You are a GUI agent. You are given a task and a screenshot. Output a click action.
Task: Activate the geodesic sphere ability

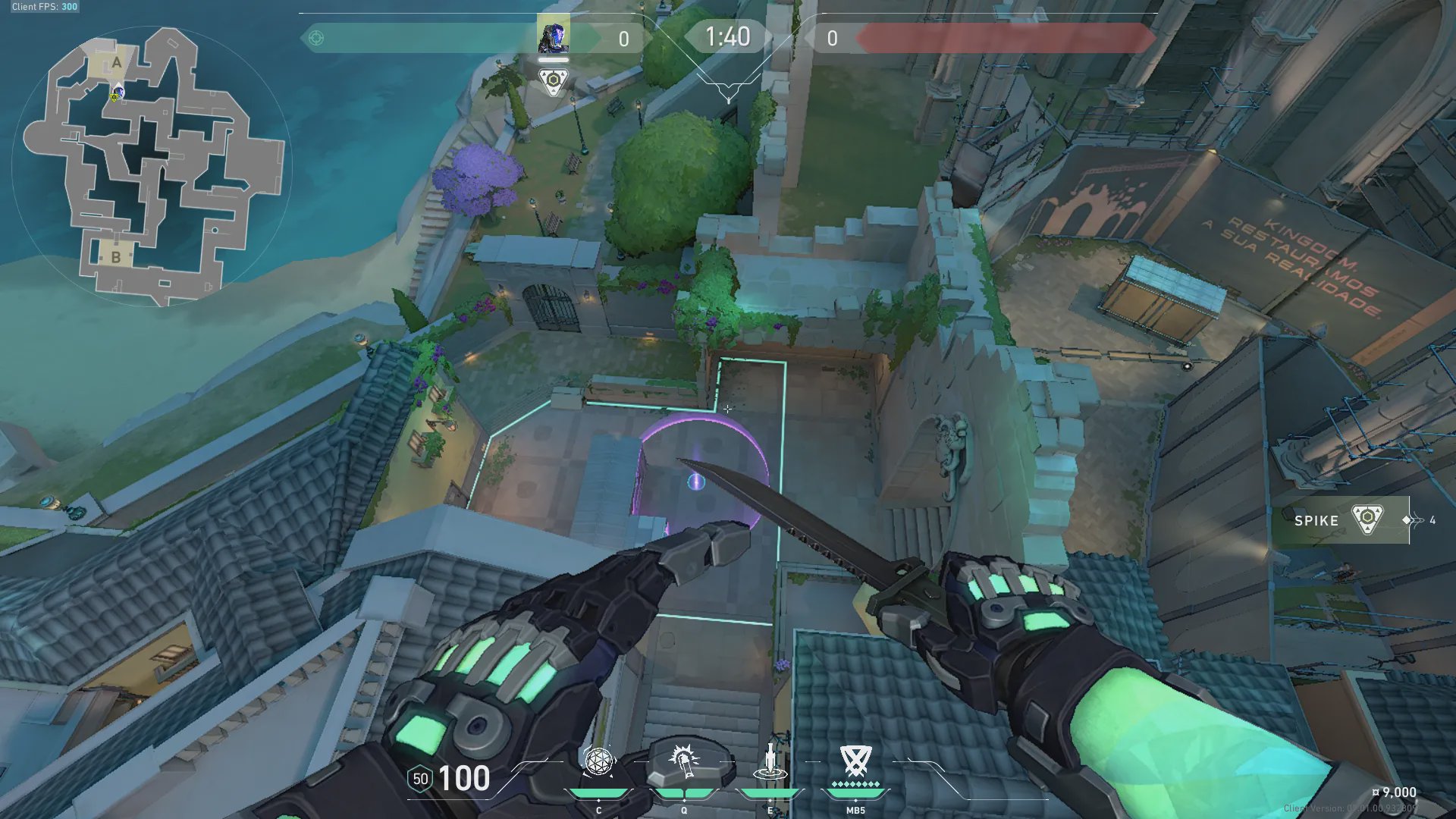598,762
